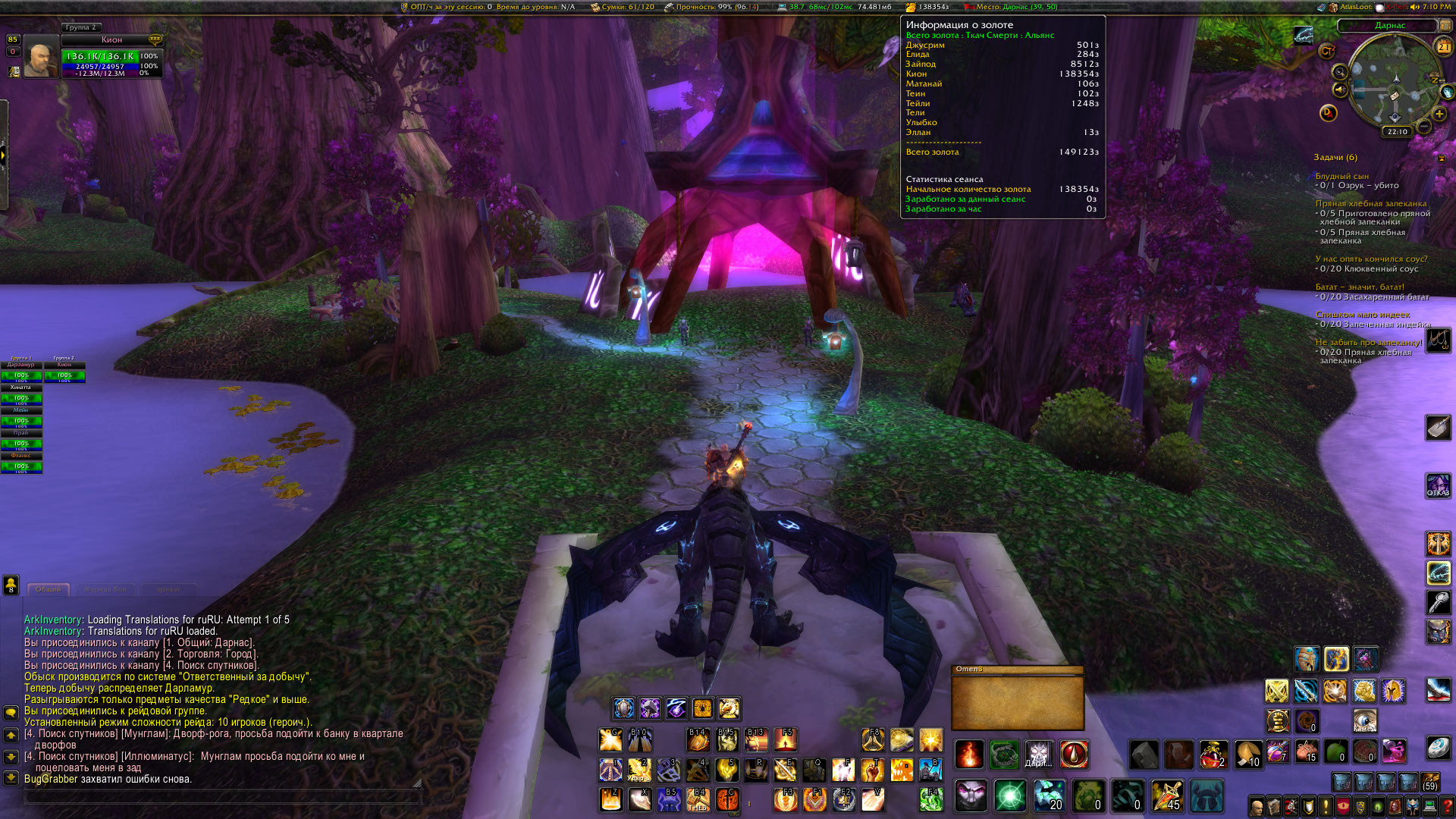Open the calendar button showing day 21

click(x=1443, y=47)
